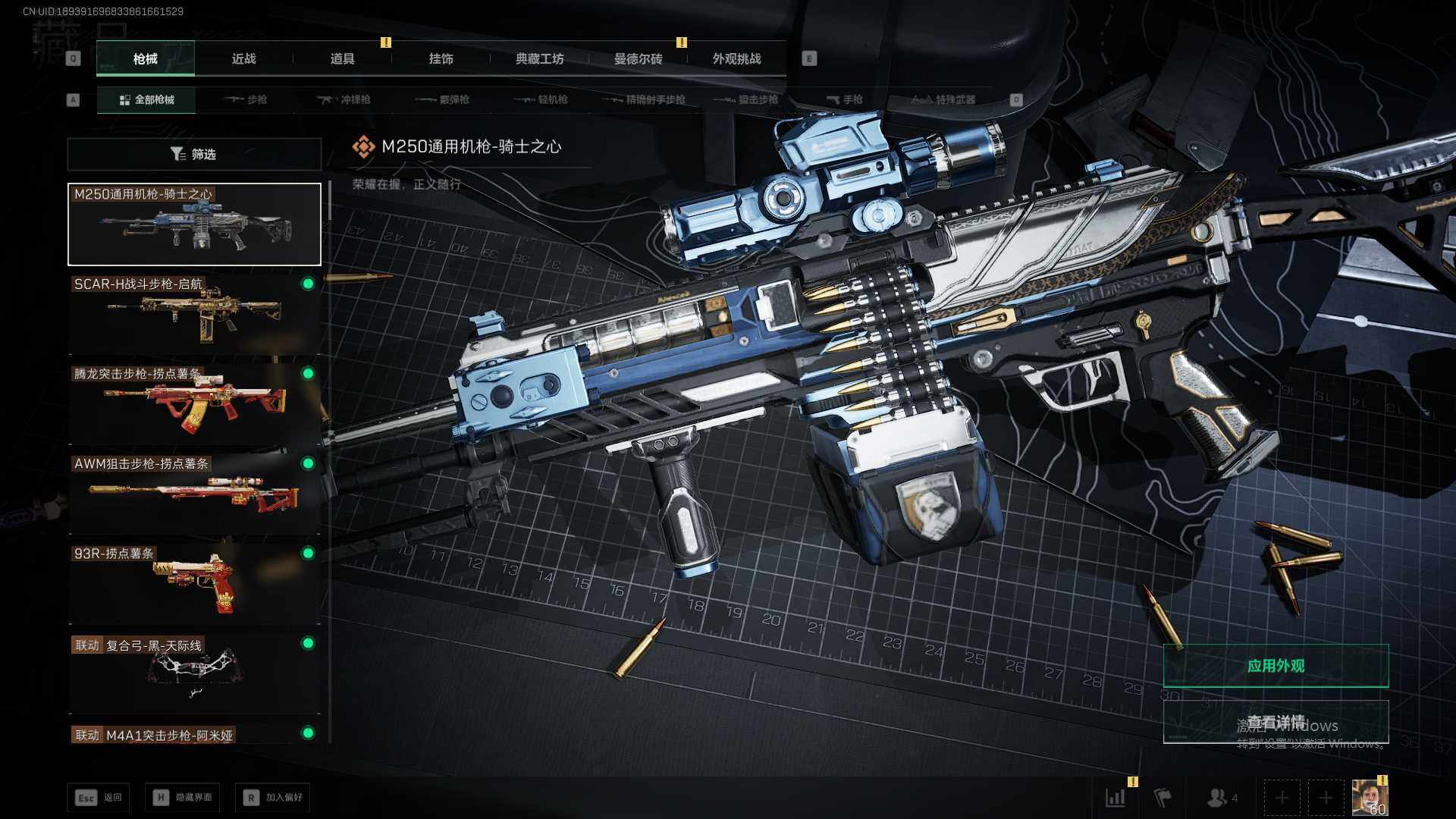Open the 道具 tab
Viewport: 1456px width, 819px height.
(x=342, y=59)
